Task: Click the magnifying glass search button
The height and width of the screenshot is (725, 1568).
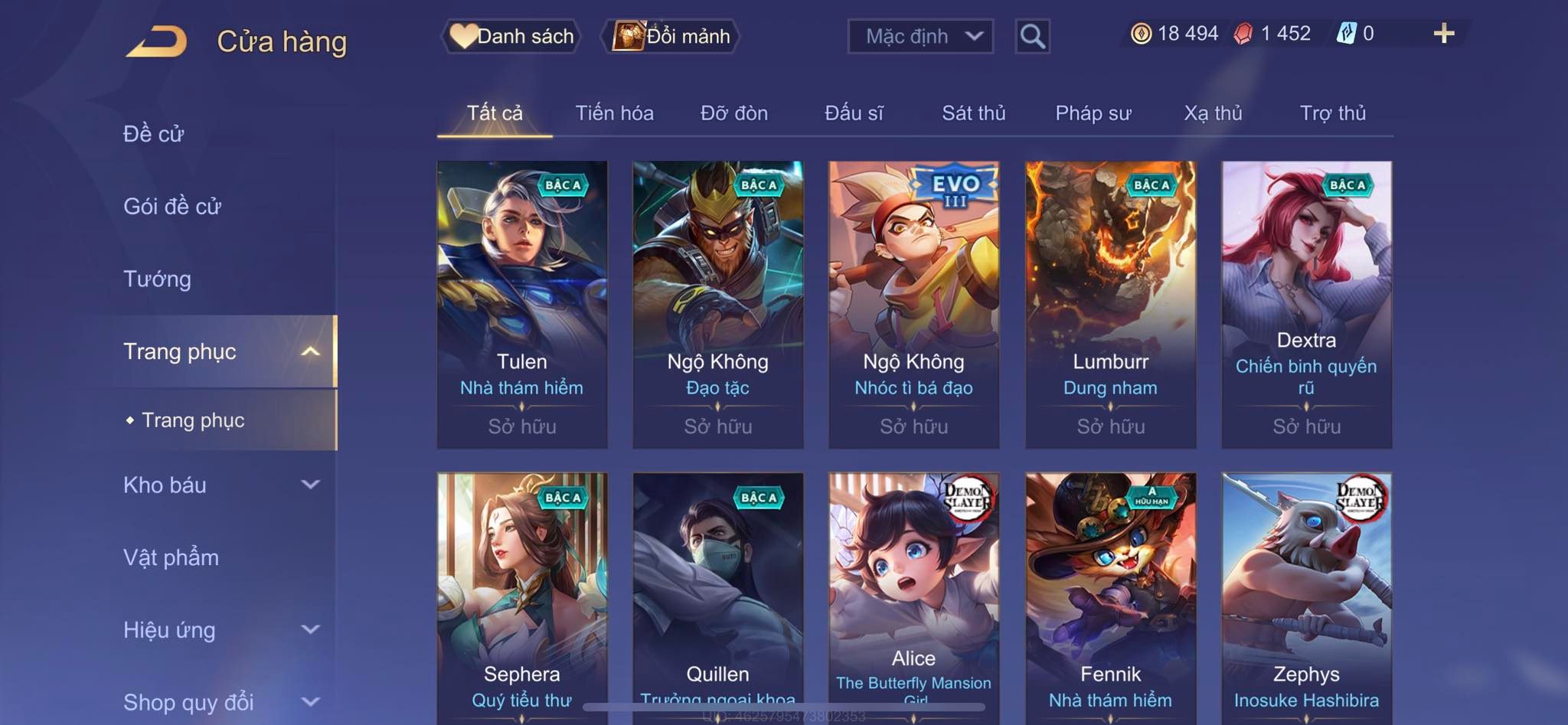Action: 1032,36
